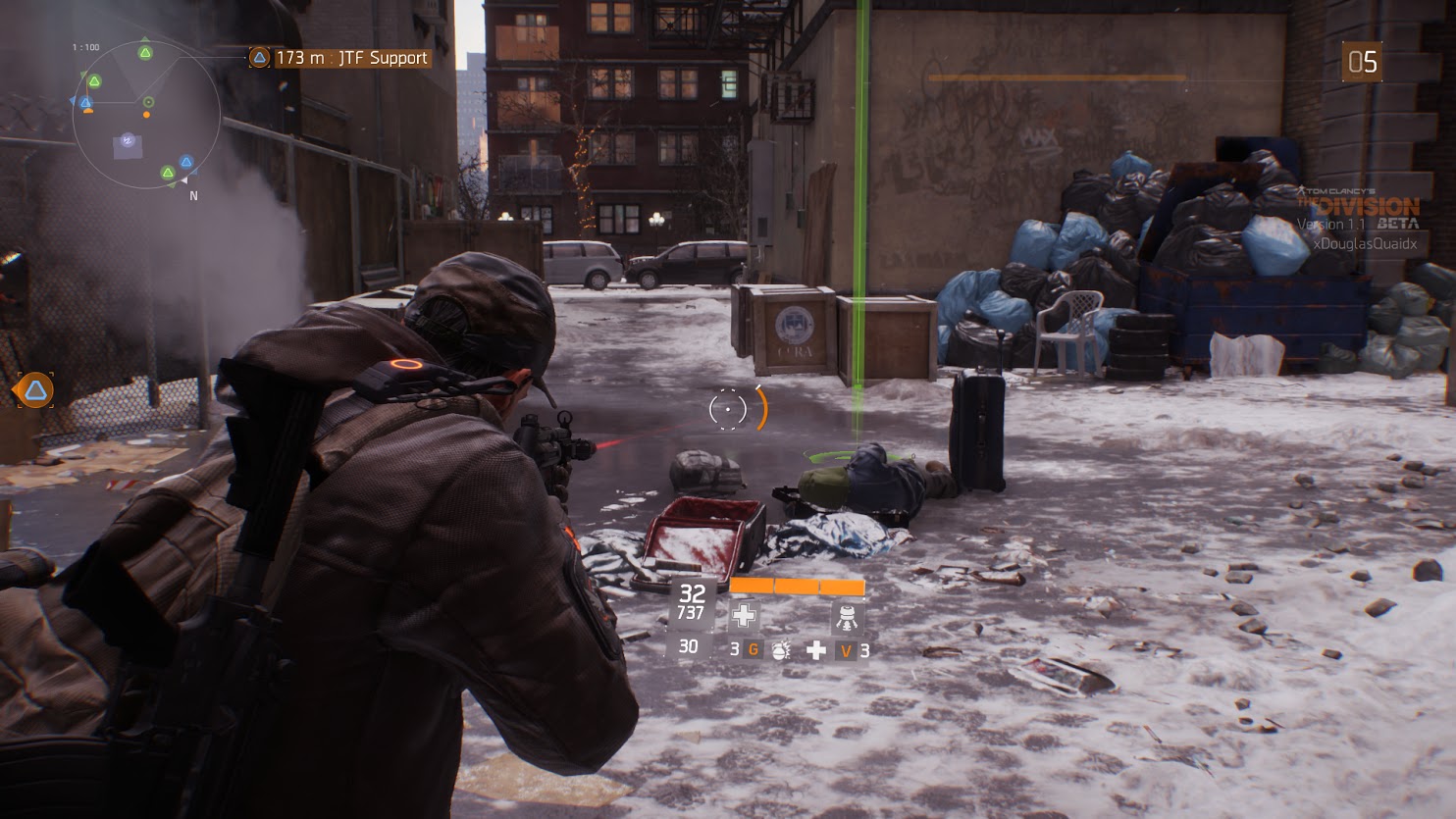The width and height of the screenshot is (1456, 819).
Task: Activate the First Aid cross skill
Action: tap(745, 616)
